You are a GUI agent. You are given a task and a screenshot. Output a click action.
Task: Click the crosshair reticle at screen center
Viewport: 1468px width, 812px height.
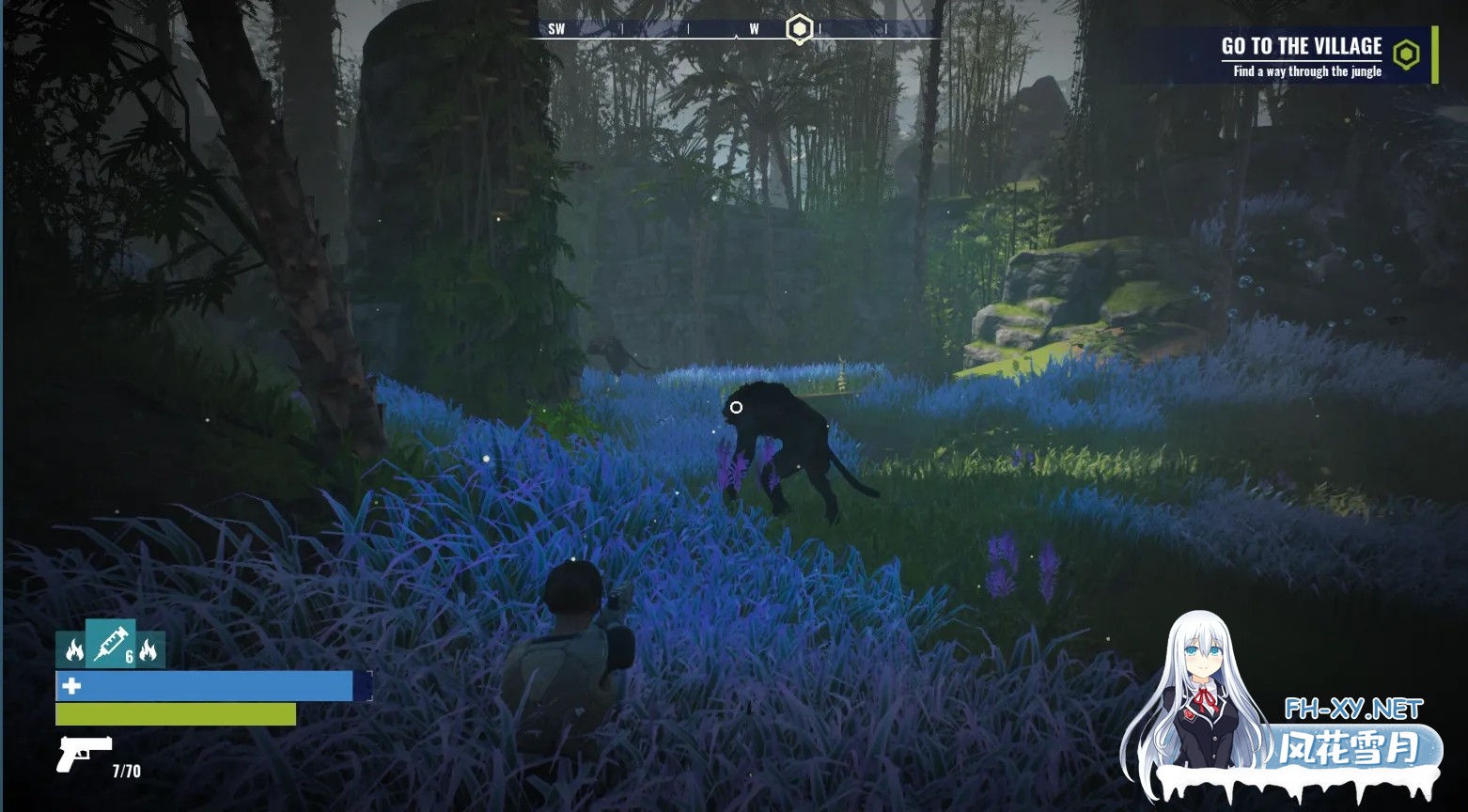pos(736,407)
